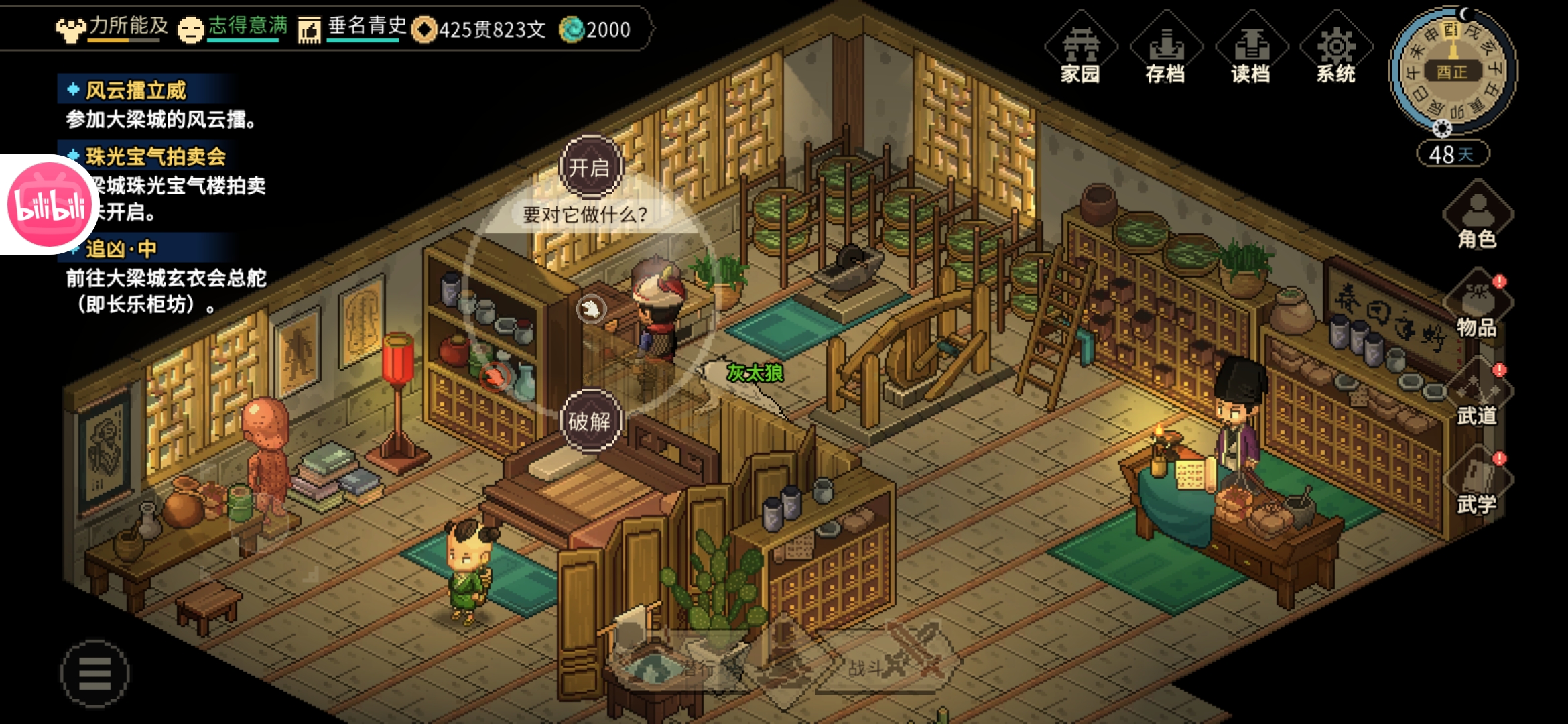Tap the red hand steal icon

496,376
